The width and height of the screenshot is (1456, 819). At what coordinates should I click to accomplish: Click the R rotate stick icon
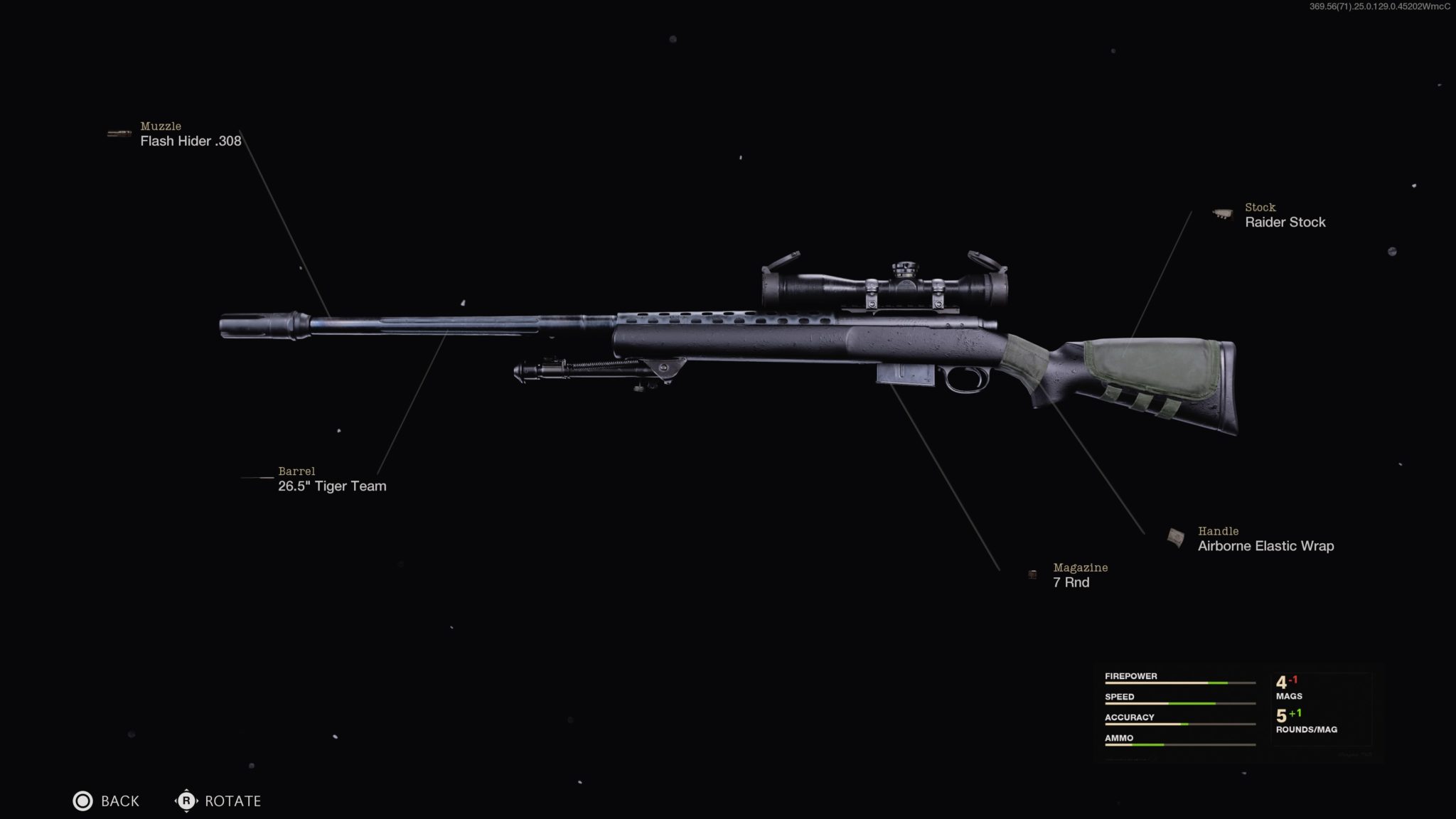pos(186,801)
